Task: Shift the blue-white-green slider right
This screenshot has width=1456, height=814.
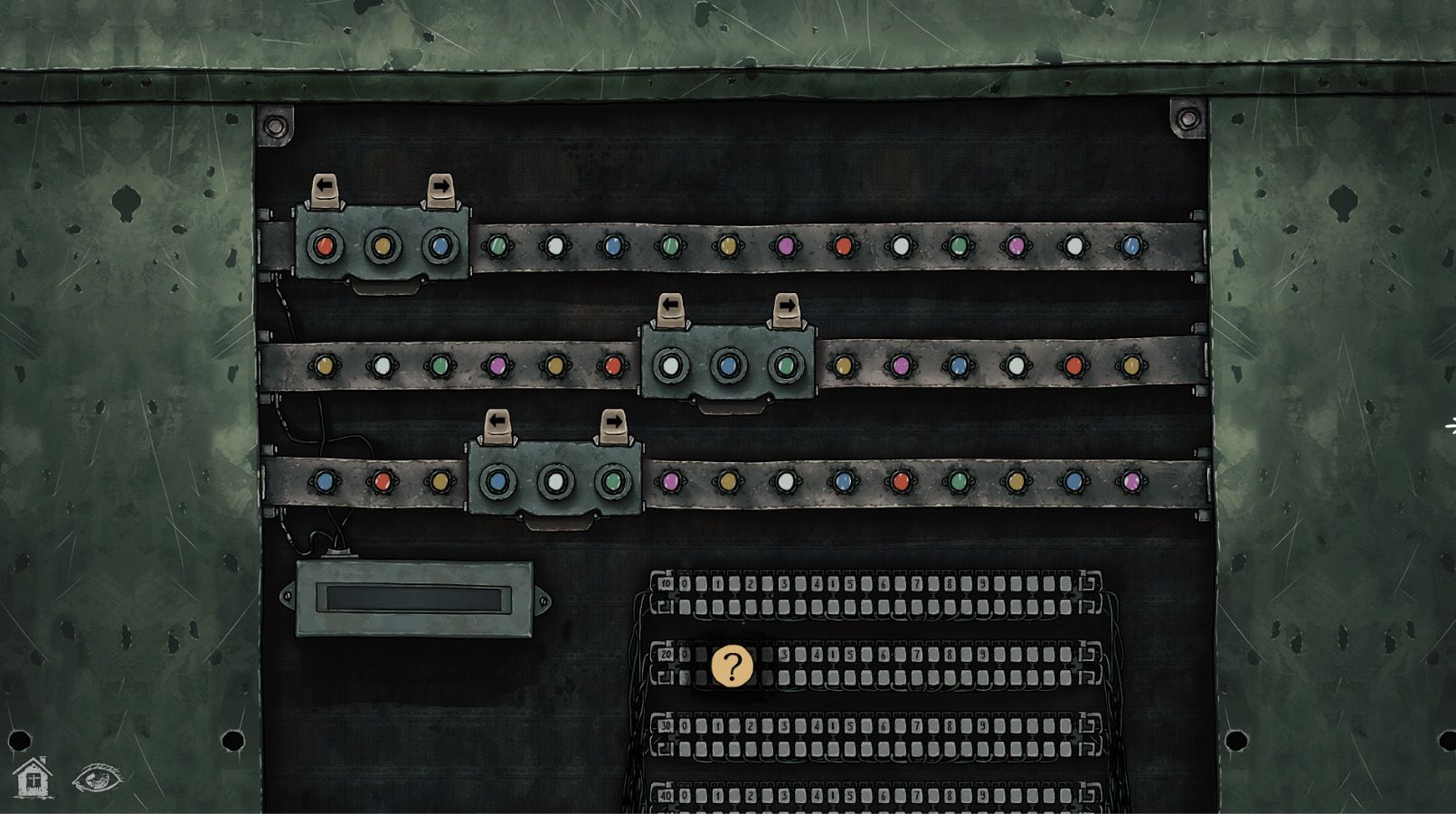Action: coord(613,425)
